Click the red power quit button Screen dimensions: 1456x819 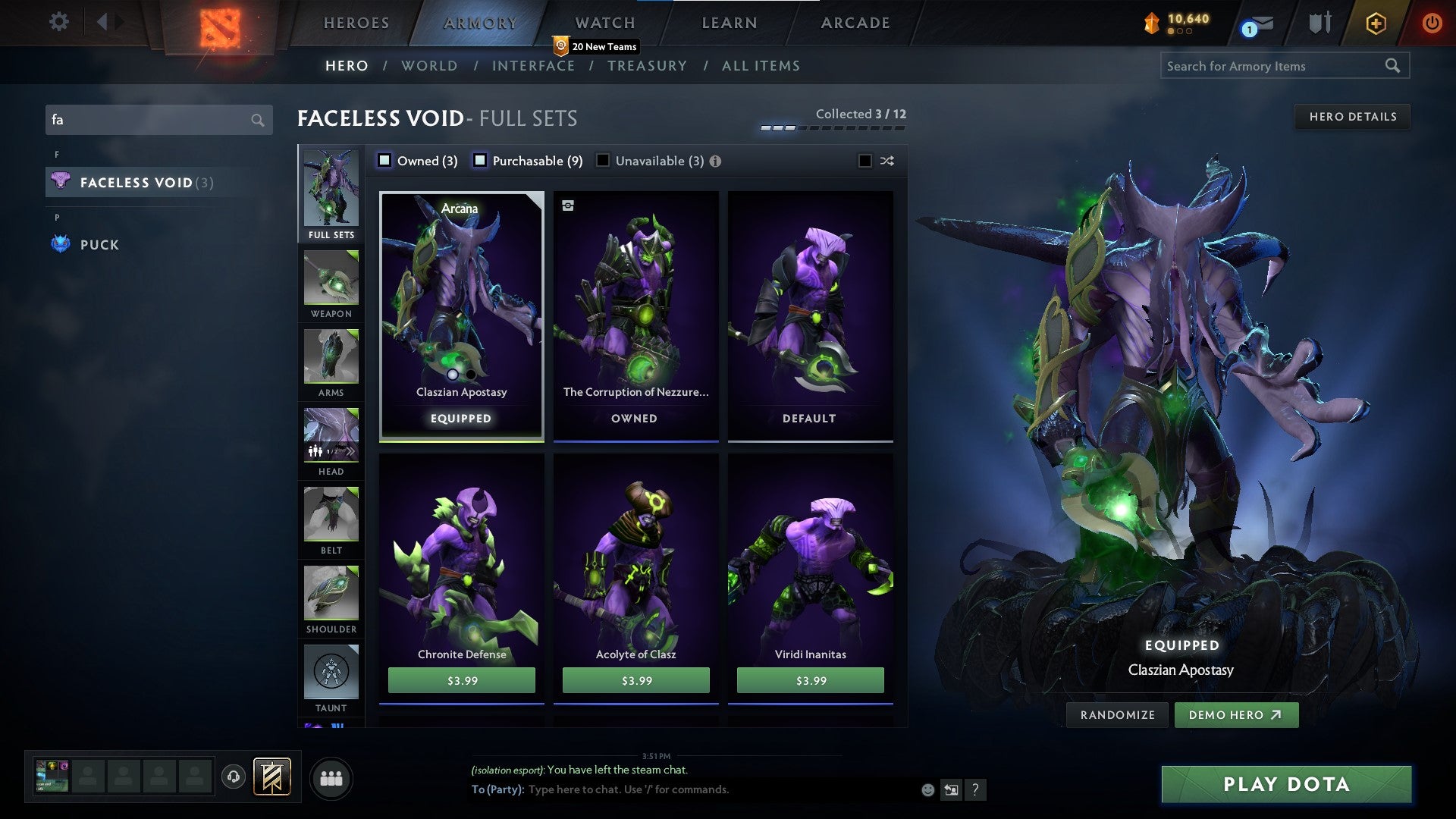coord(1432,23)
